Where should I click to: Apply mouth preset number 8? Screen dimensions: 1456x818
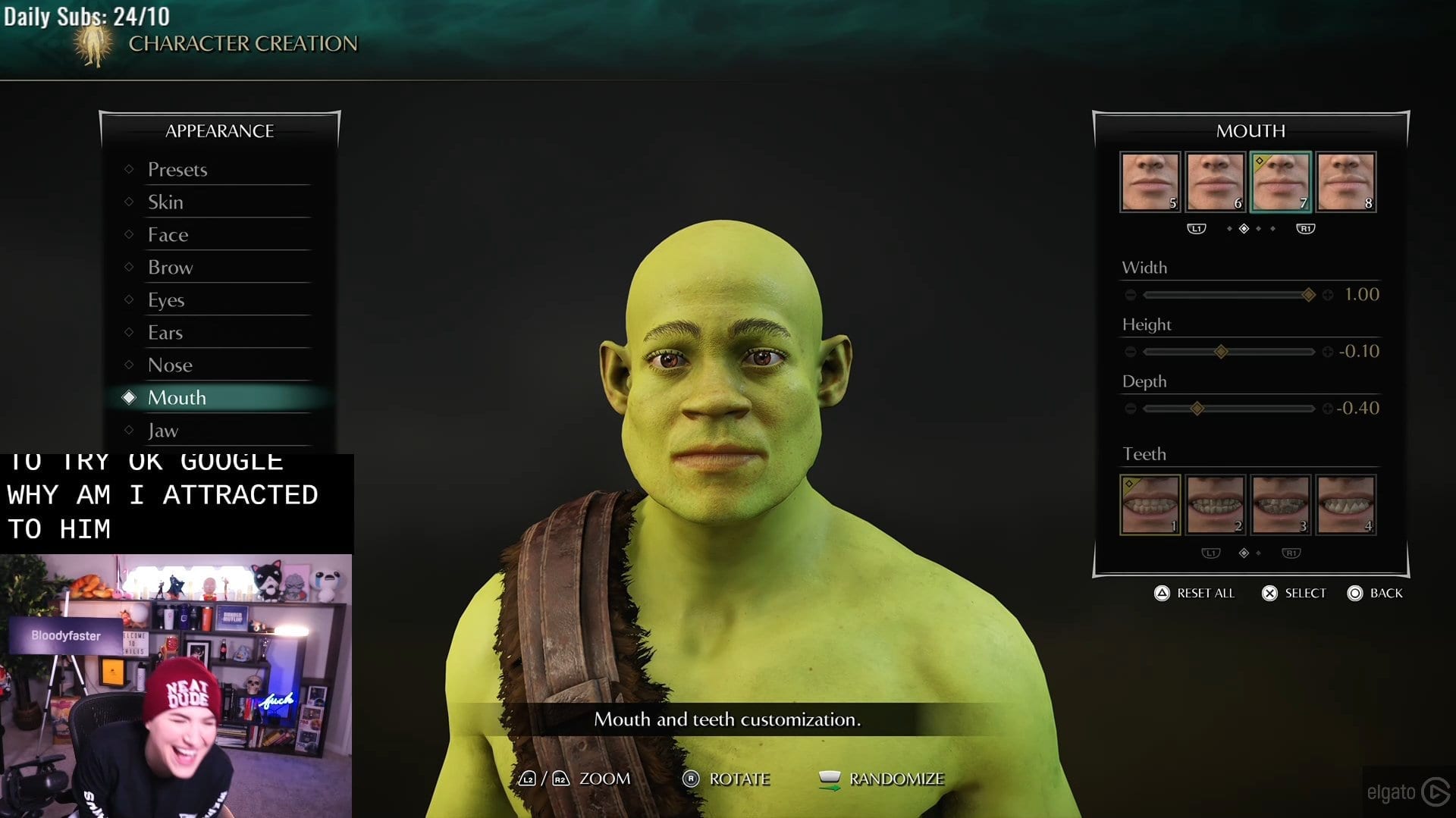click(x=1345, y=182)
